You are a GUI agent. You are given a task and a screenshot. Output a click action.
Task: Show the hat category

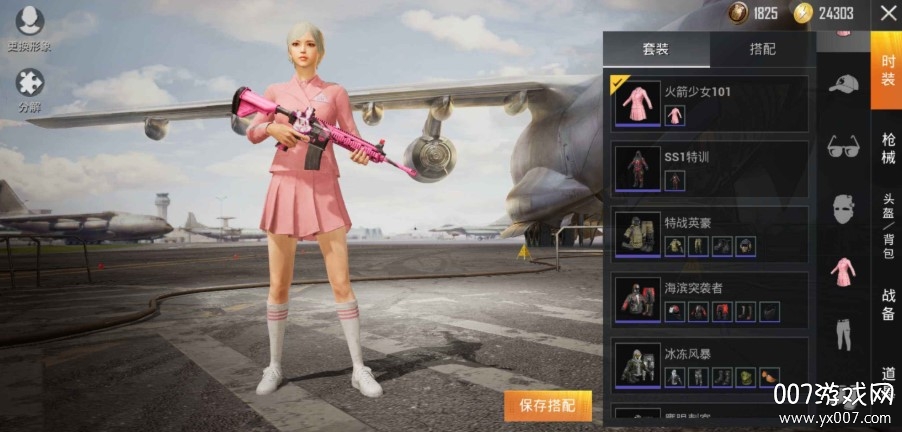843,84
